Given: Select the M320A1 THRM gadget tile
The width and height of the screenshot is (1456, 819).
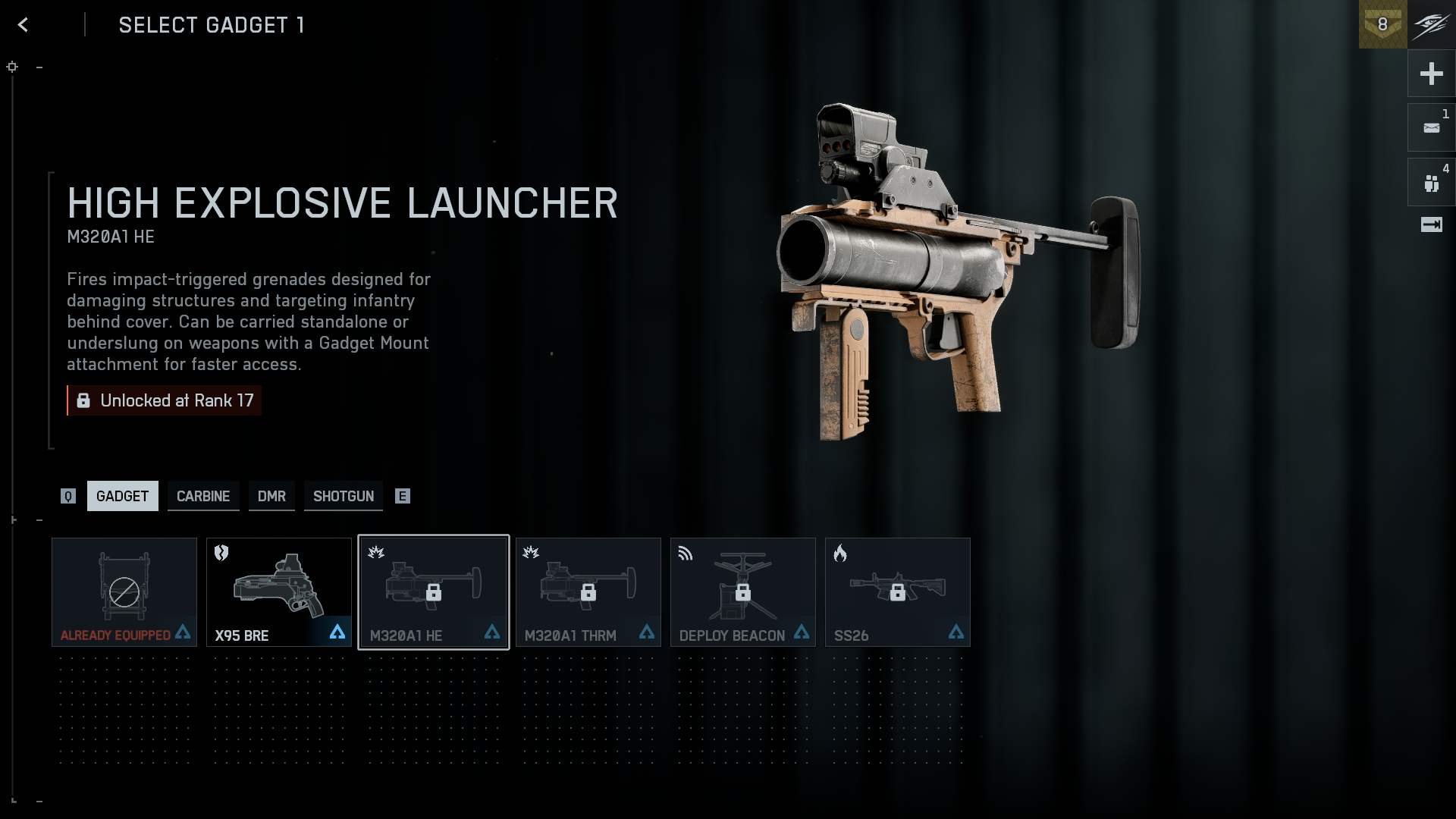Looking at the screenshot, I should coord(588,592).
